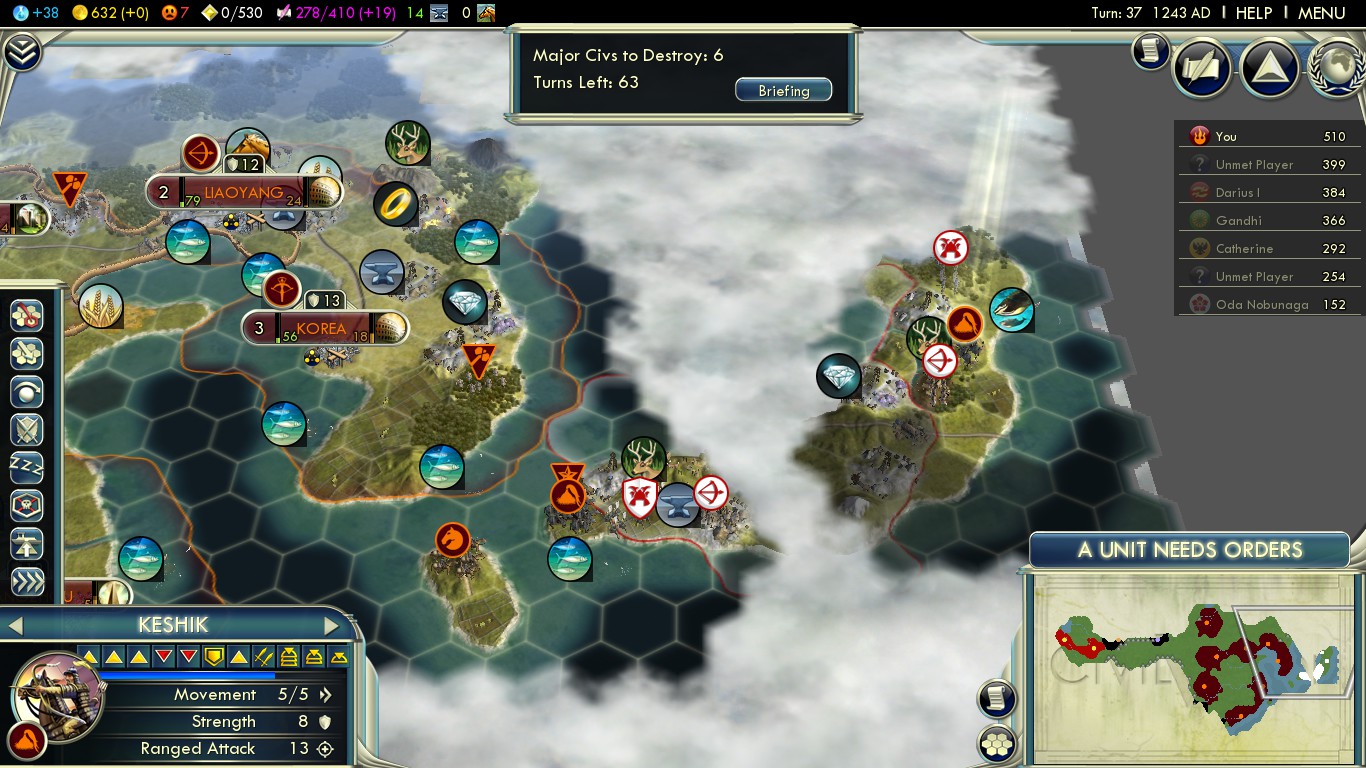The height and width of the screenshot is (768, 1366).
Task: Open the HELP Civilopedia
Action: [1253, 13]
